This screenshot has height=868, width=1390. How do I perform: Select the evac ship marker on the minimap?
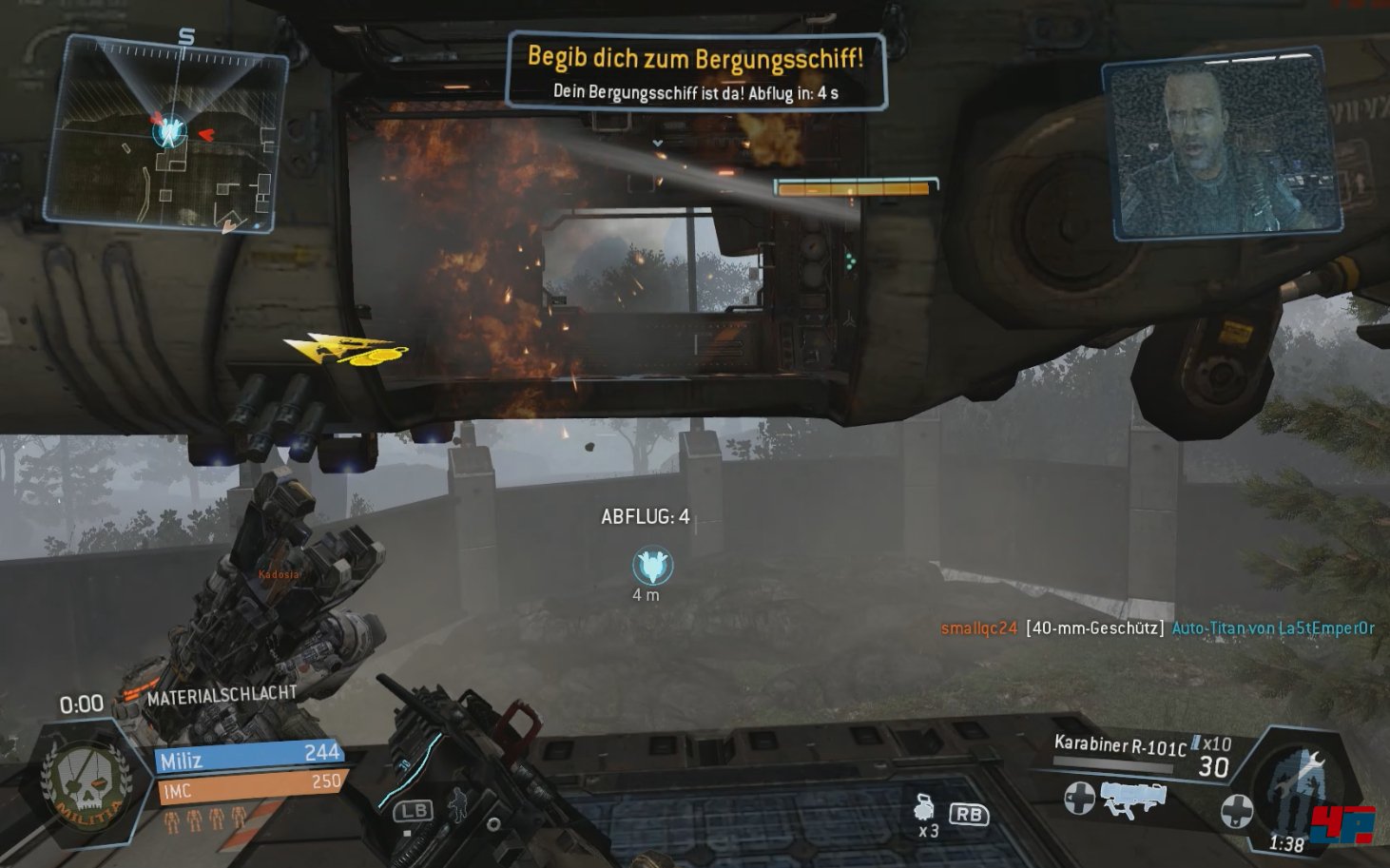[170, 130]
